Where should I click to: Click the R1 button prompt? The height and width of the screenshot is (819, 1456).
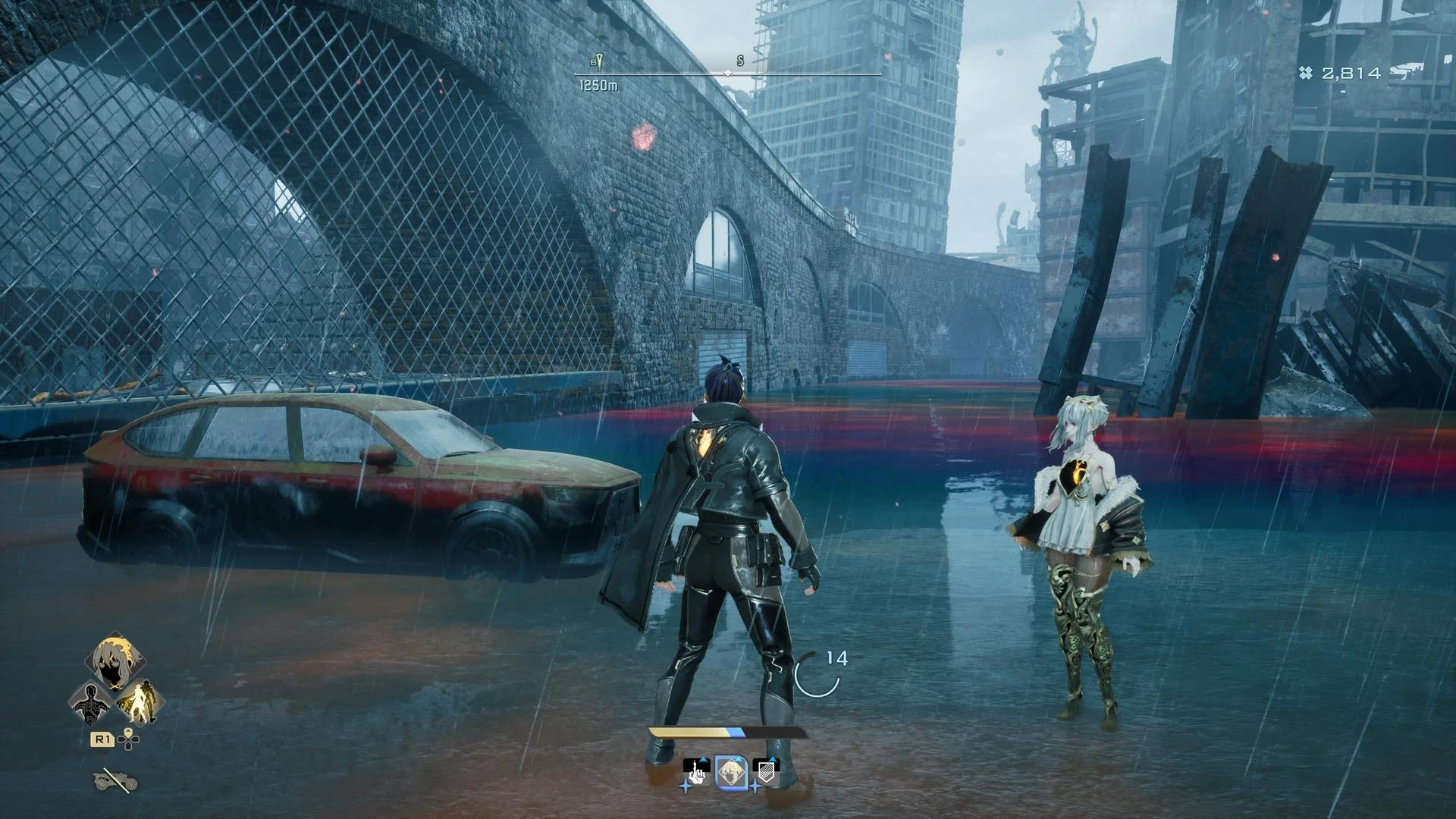pyautogui.click(x=102, y=739)
